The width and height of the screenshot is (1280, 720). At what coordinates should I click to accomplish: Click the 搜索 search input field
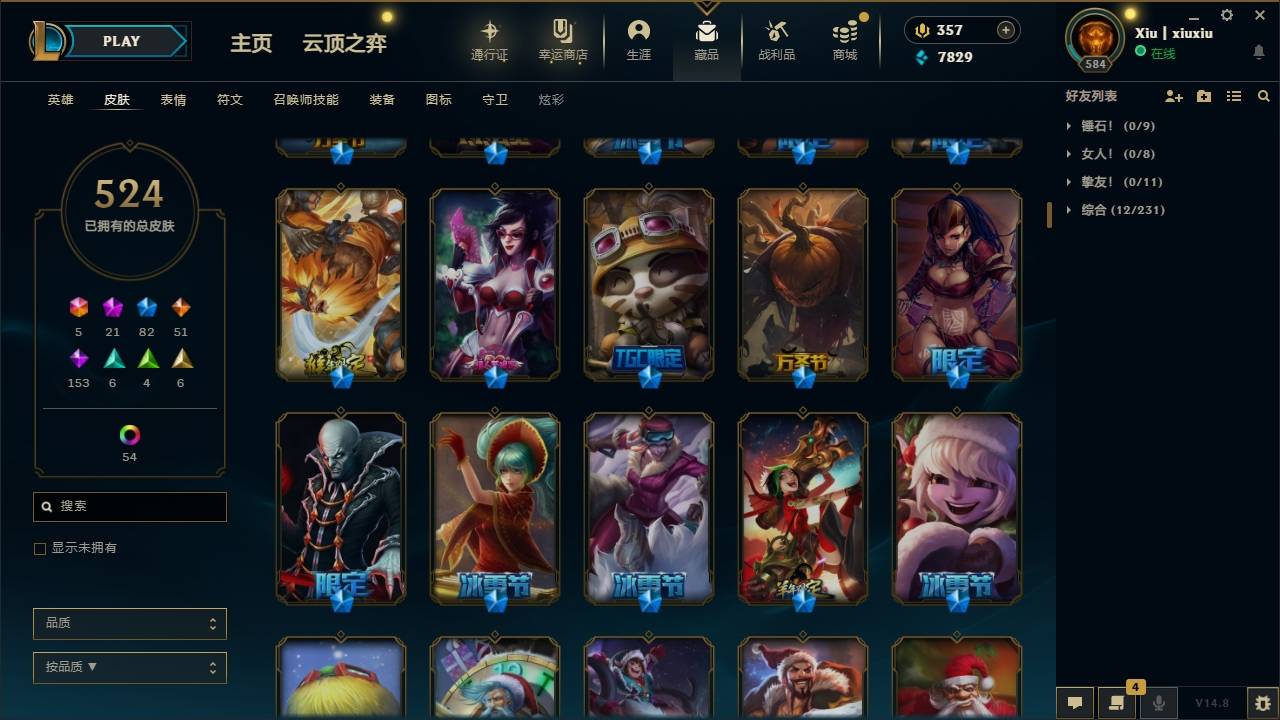[129, 507]
